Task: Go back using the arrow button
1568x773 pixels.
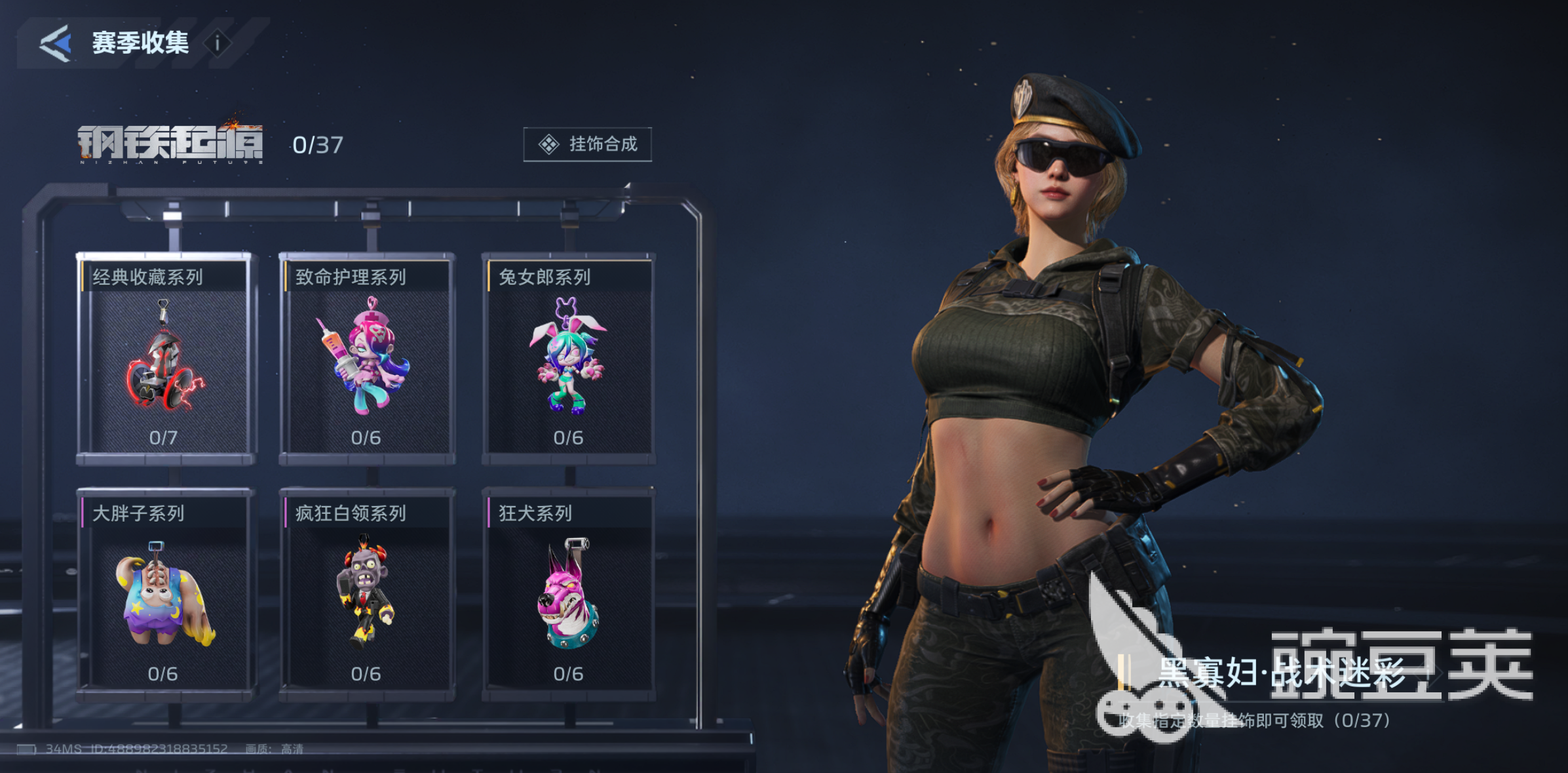Action: click(55, 43)
